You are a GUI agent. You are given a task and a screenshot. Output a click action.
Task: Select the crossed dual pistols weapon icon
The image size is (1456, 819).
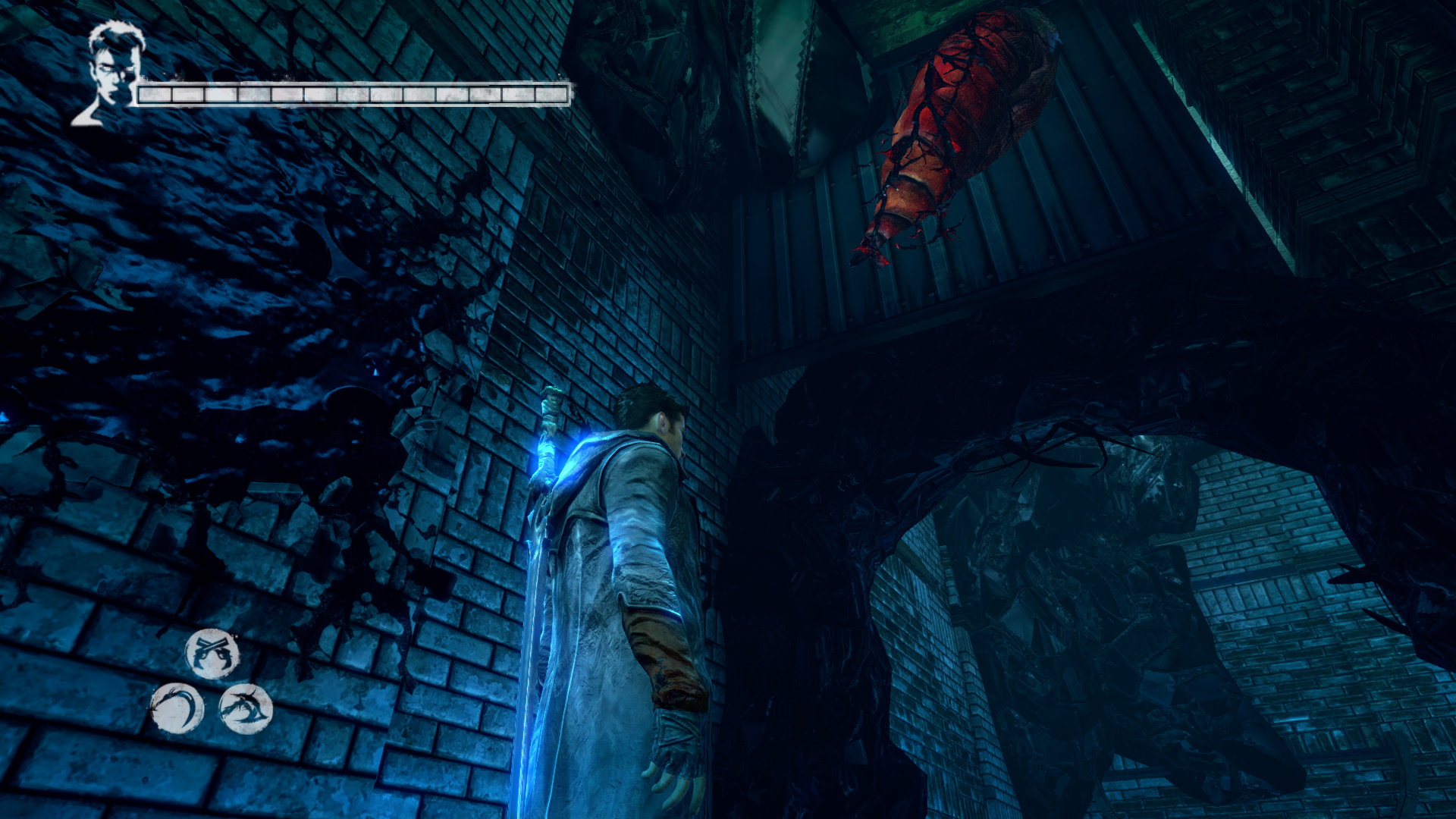point(212,653)
